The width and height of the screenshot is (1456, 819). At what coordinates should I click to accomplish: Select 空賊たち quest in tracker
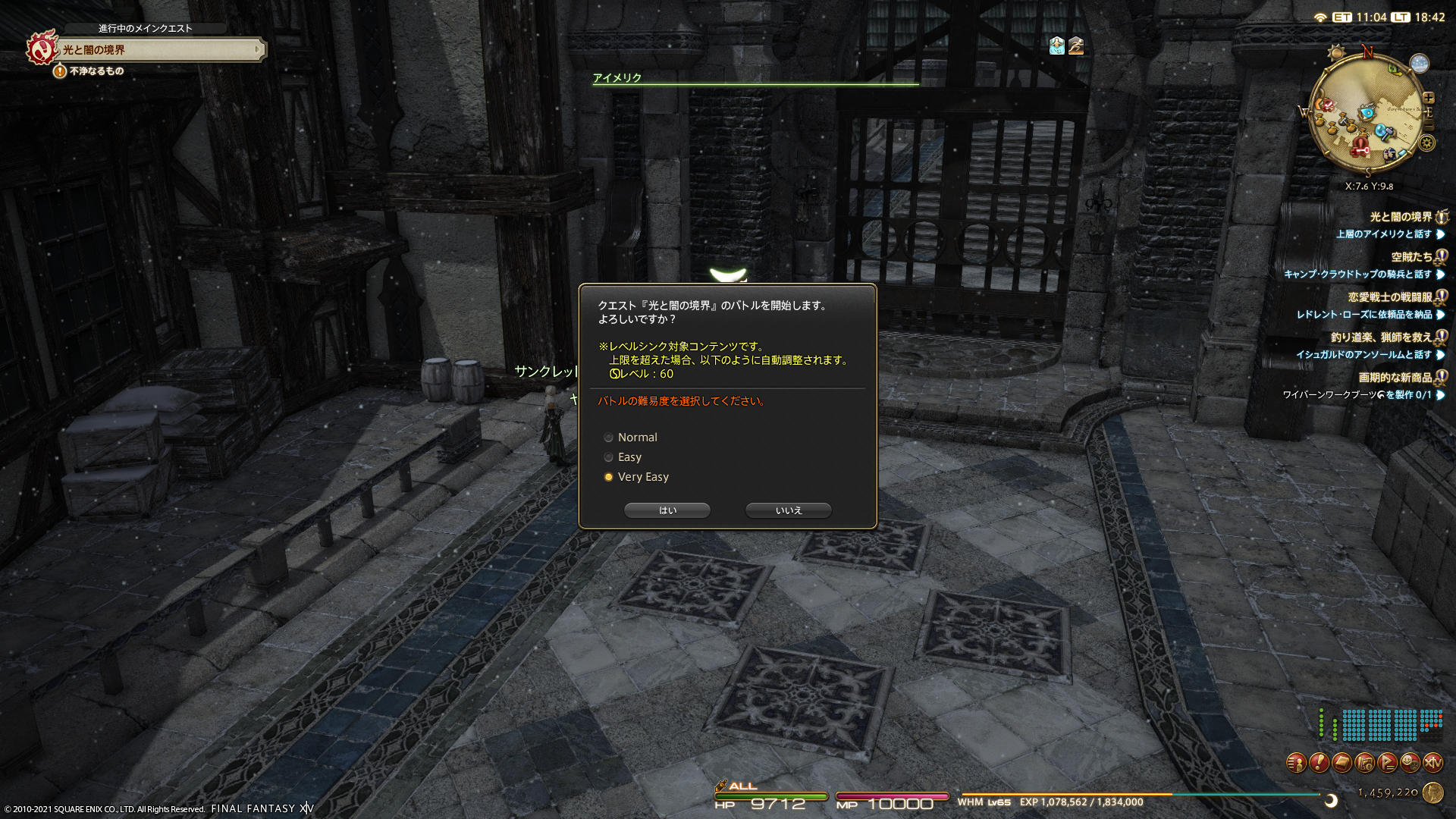click(1411, 257)
